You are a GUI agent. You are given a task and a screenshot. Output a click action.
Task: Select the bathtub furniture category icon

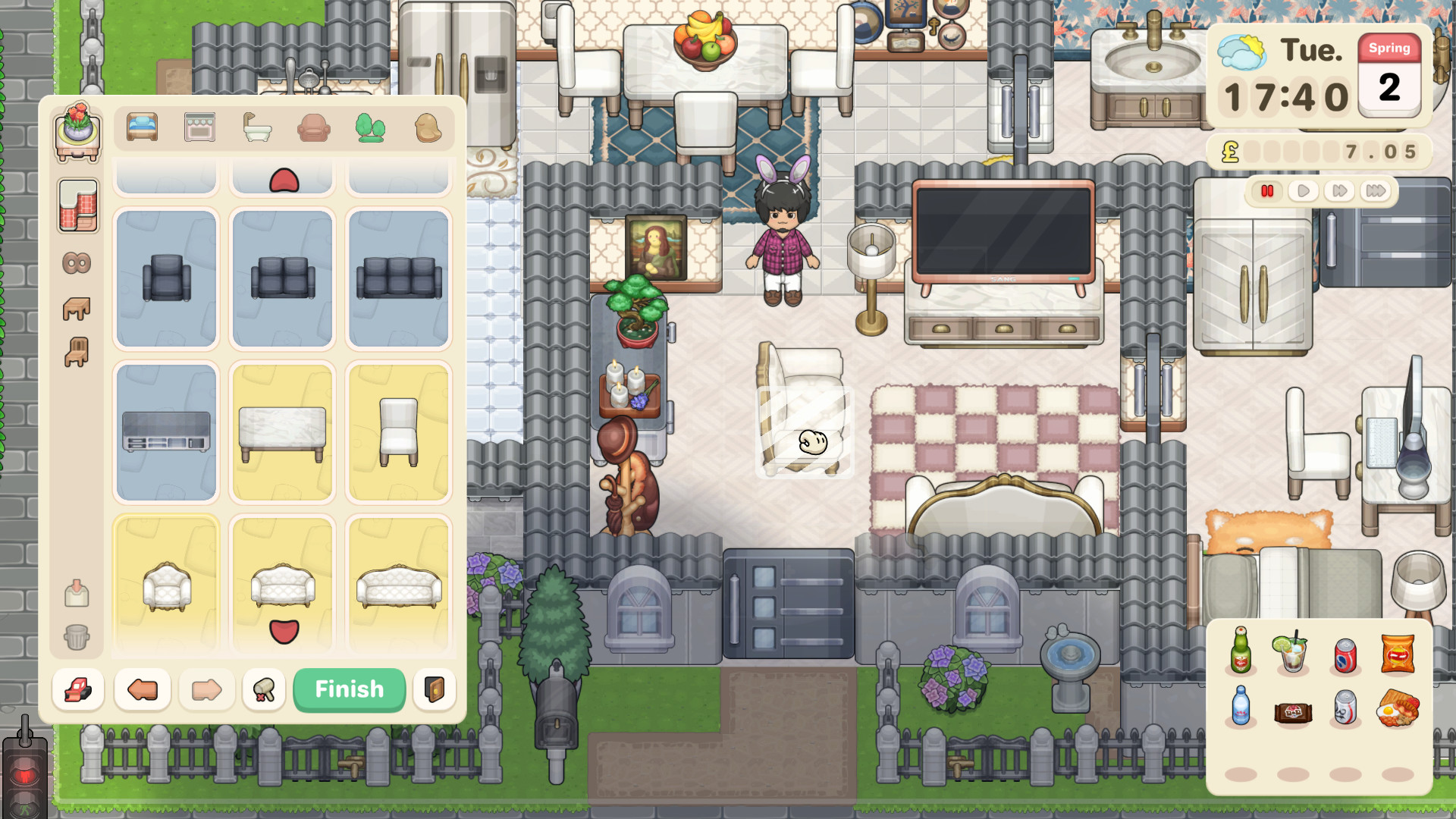coord(256,127)
